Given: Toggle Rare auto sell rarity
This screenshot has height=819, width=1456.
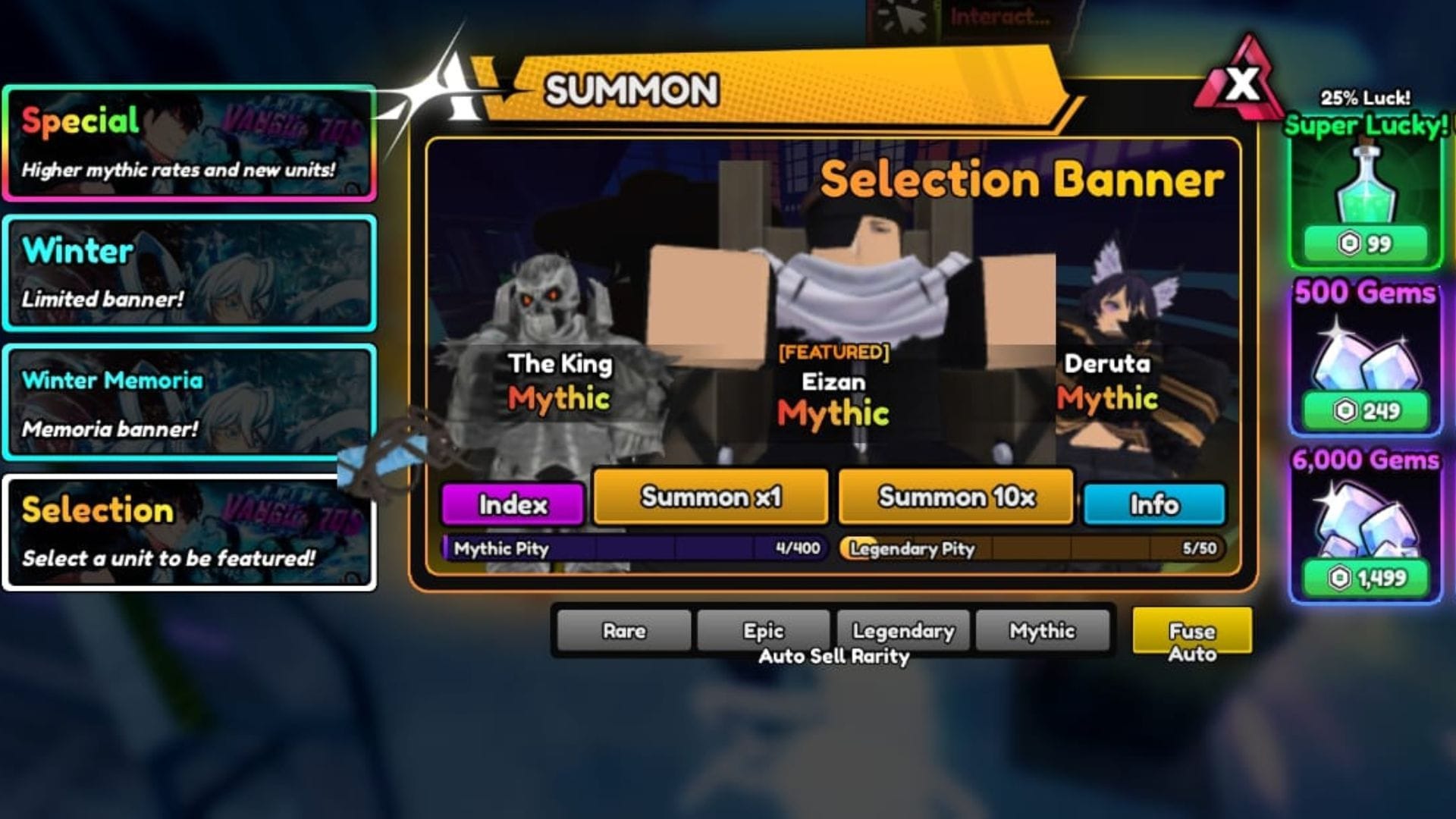Looking at the screenshot, I should [x=623, y=631].
